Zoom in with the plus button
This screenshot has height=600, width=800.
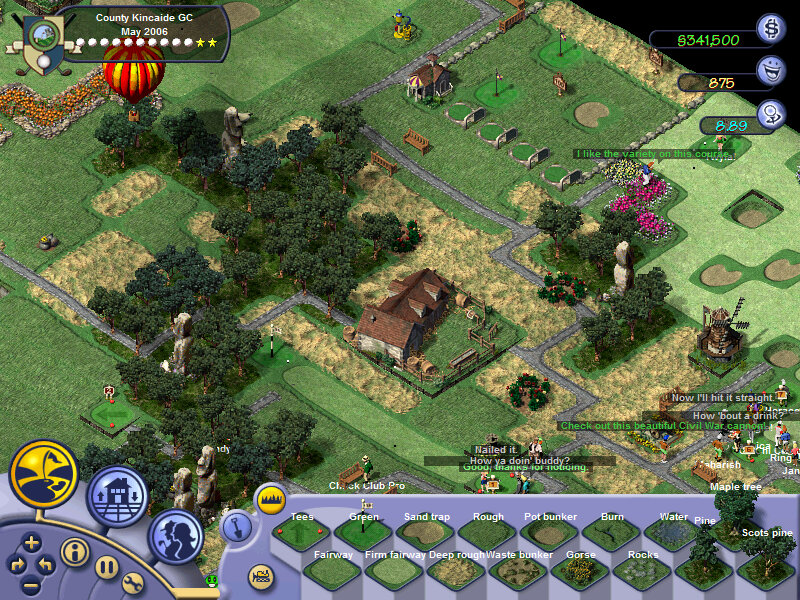click(x=32, y=543)
